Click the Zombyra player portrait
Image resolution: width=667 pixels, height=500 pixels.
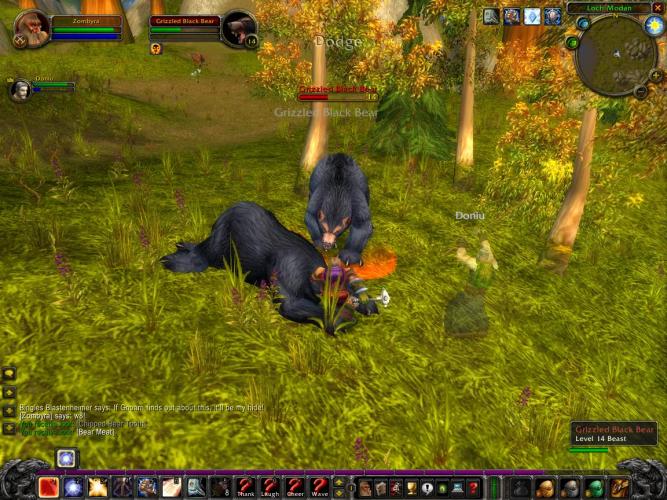pyautogui.click(x=30, y=28)
